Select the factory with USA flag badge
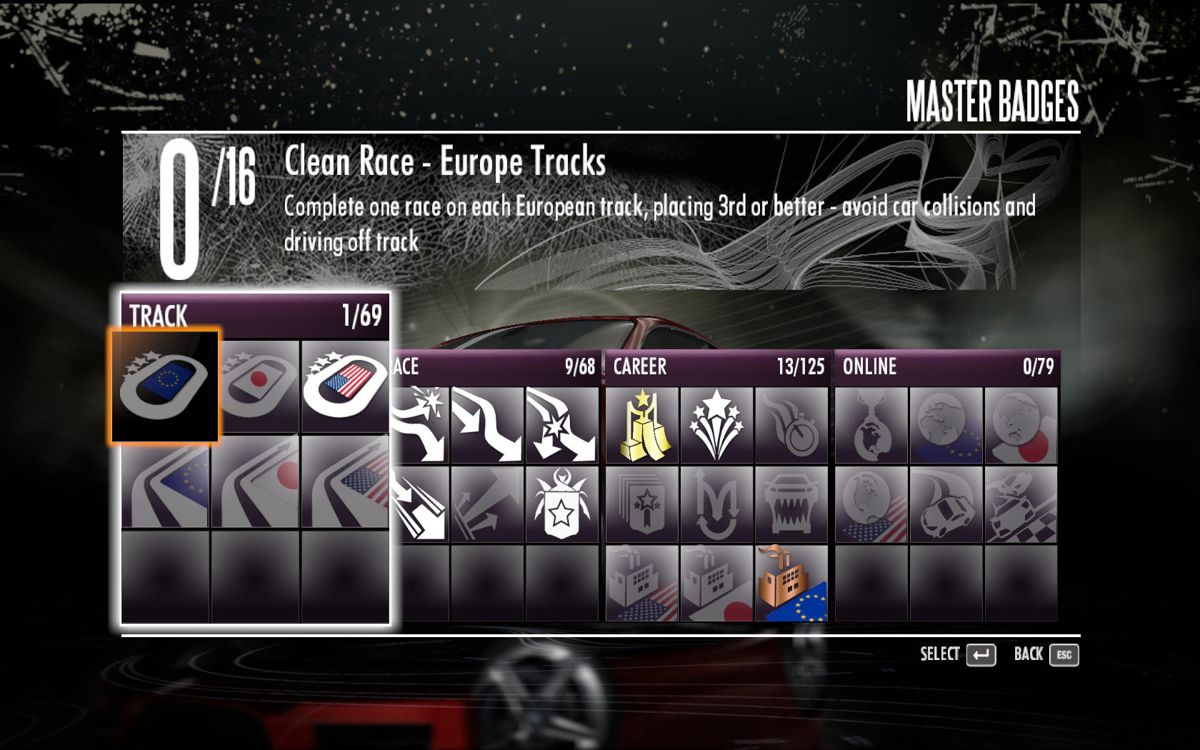Image resolution: width=1200 pixels, height=750 pixels. (x=642, y=582)
